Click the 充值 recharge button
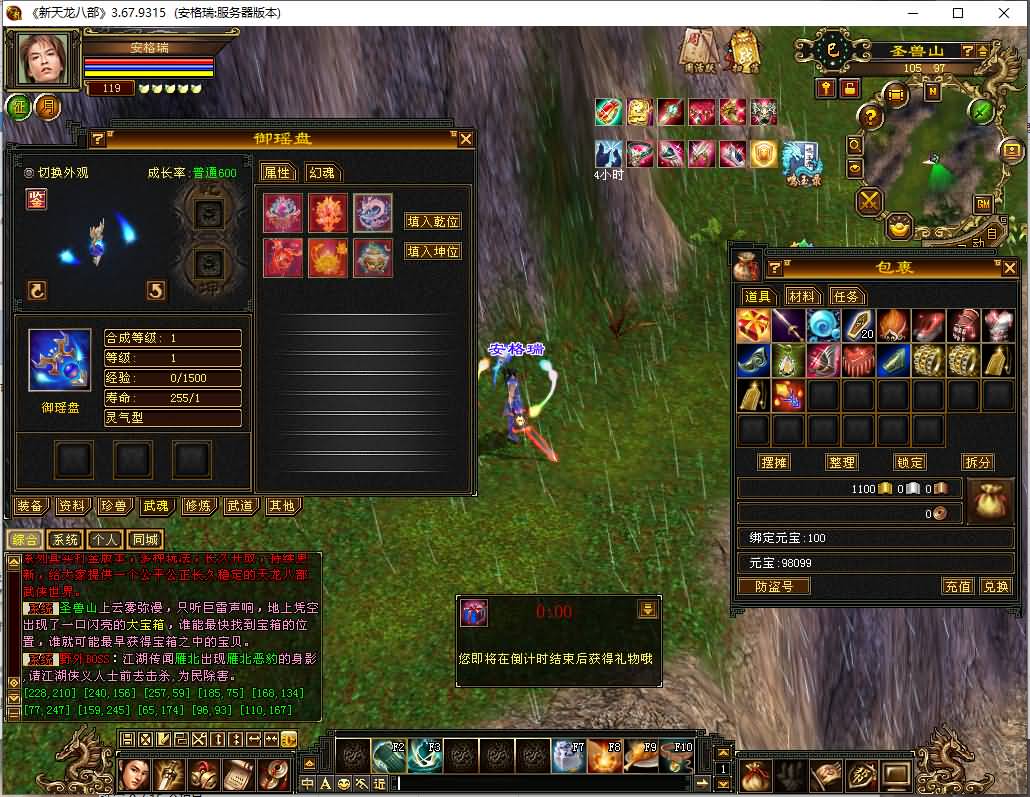 click(x=958, y=586)
